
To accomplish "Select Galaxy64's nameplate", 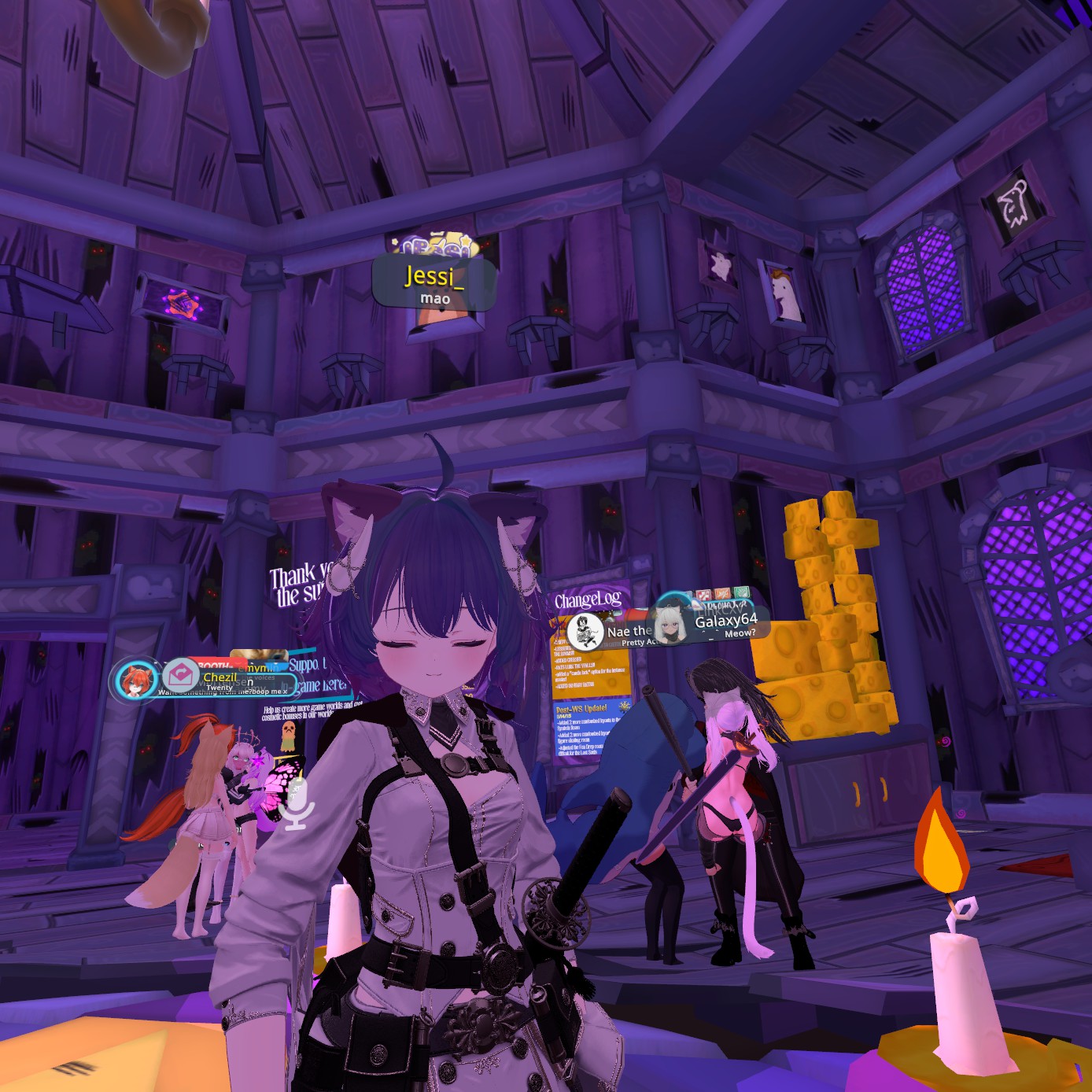I will click(x=725, y=621).
